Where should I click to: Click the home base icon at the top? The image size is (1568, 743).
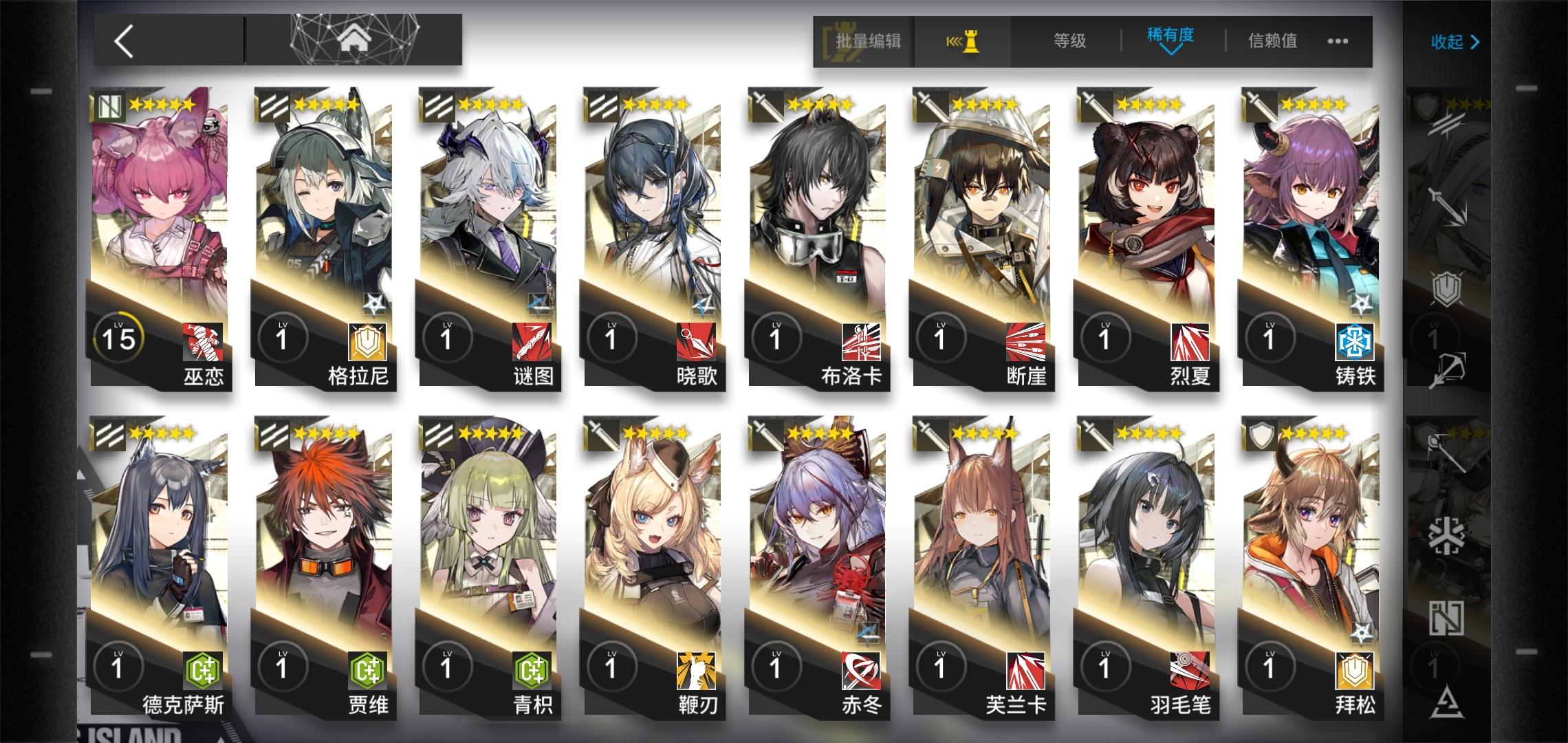coord(353,39)
